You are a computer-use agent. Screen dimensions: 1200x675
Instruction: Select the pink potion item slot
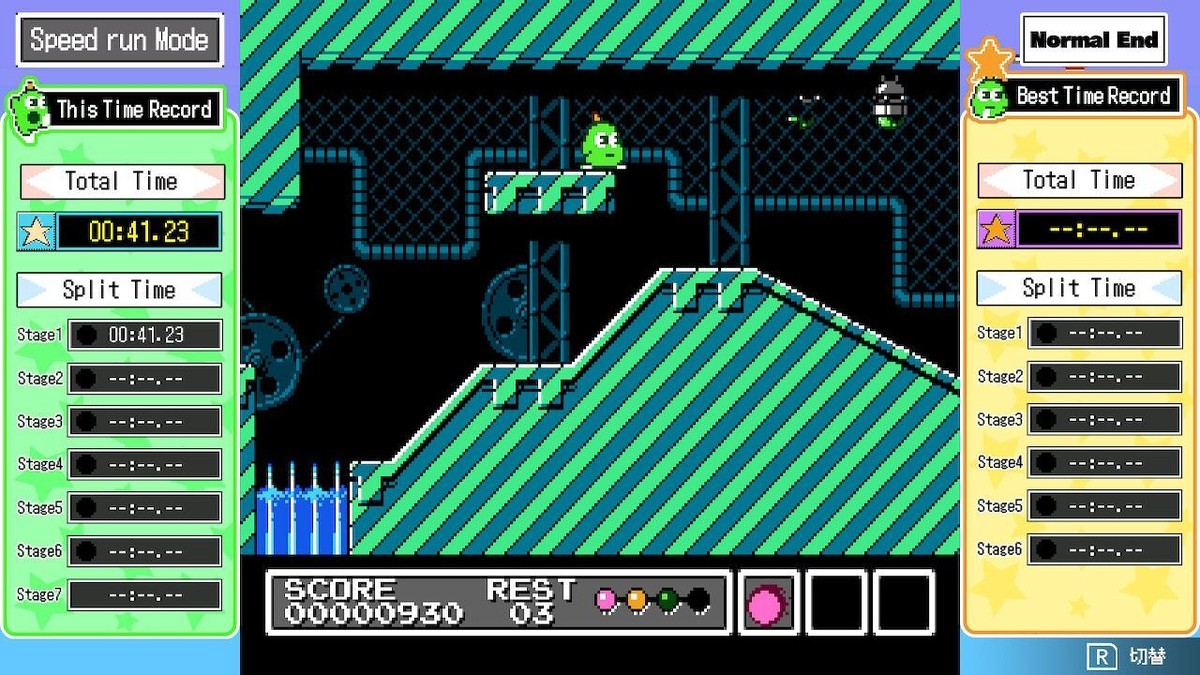click(768, 603)
